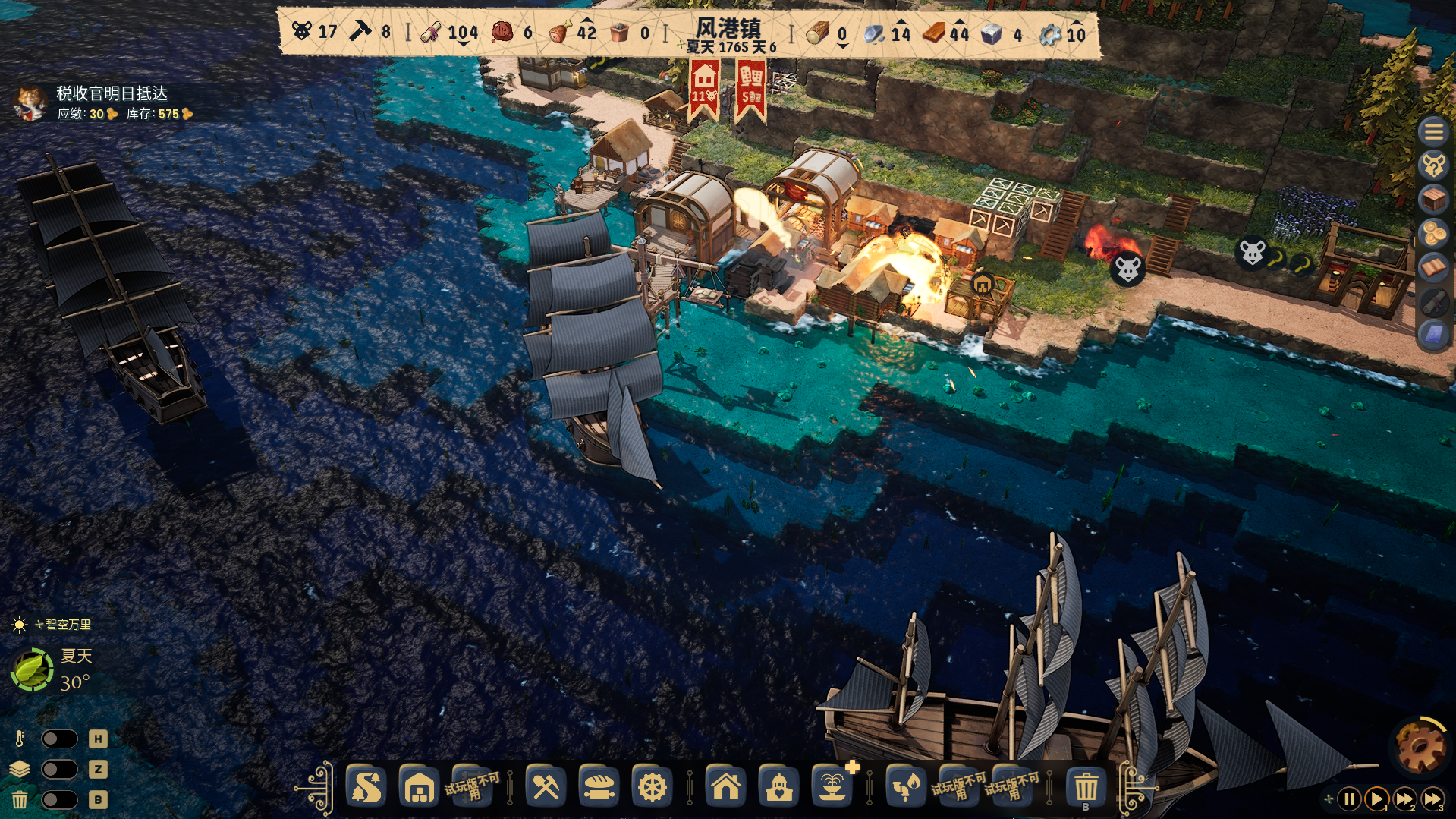This screenshot has width=1456, height=819.
Task: Open the hamburger main menu button
Action: (1433, 131)
